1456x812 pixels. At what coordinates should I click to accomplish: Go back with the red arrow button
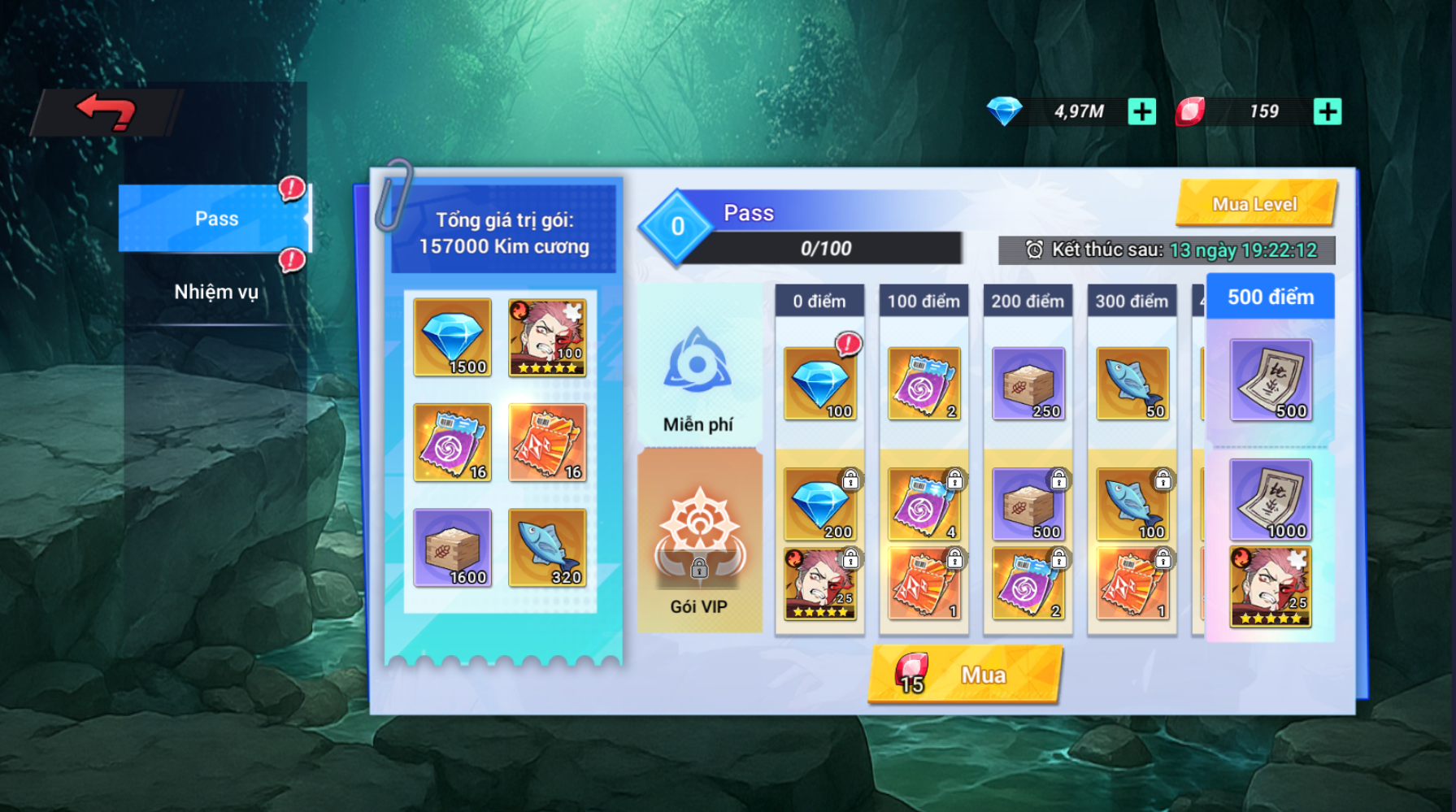pyautogui.click(x=106, y=111)
